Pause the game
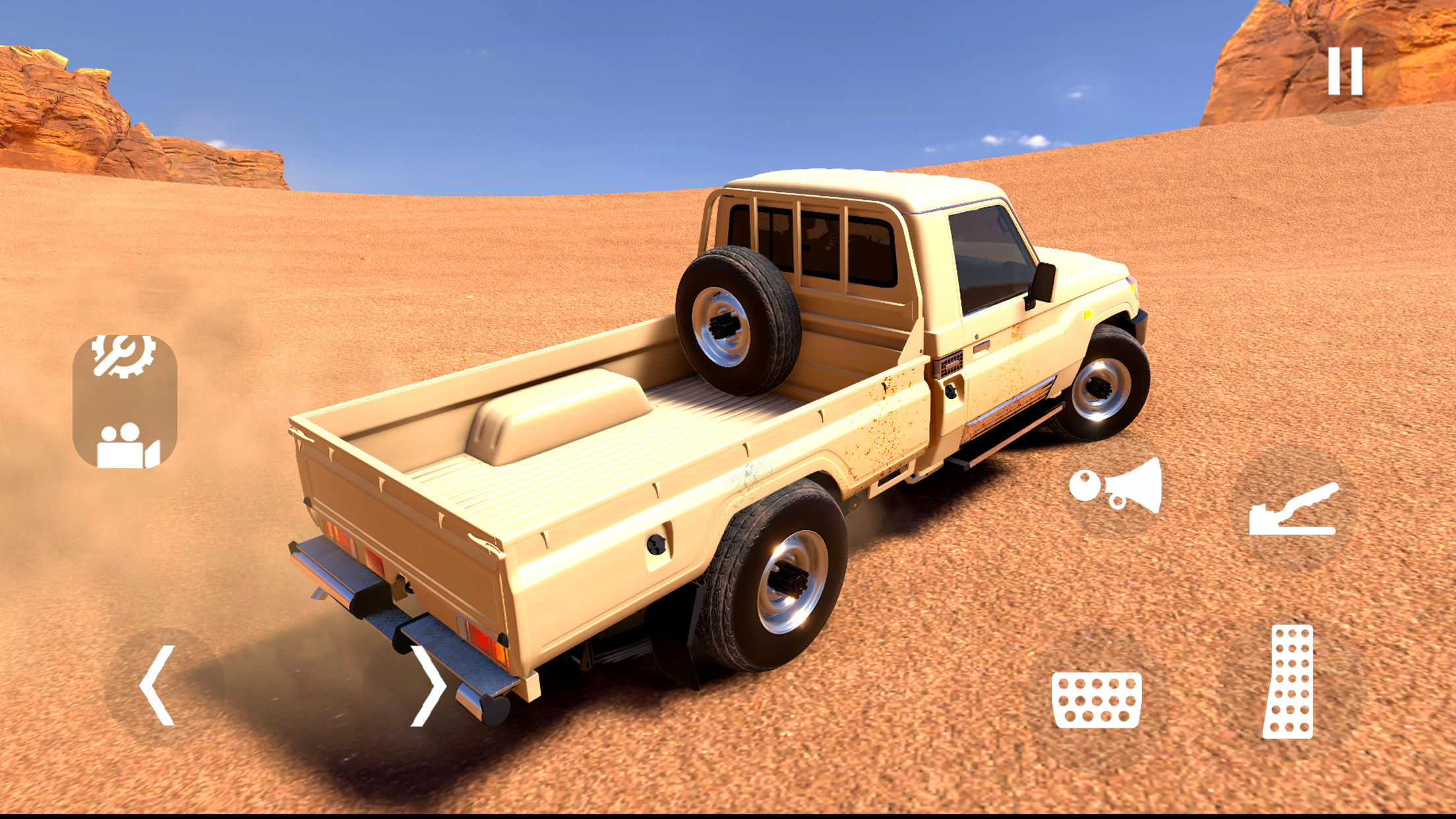1456x819 pixels. click(1345, 71)
